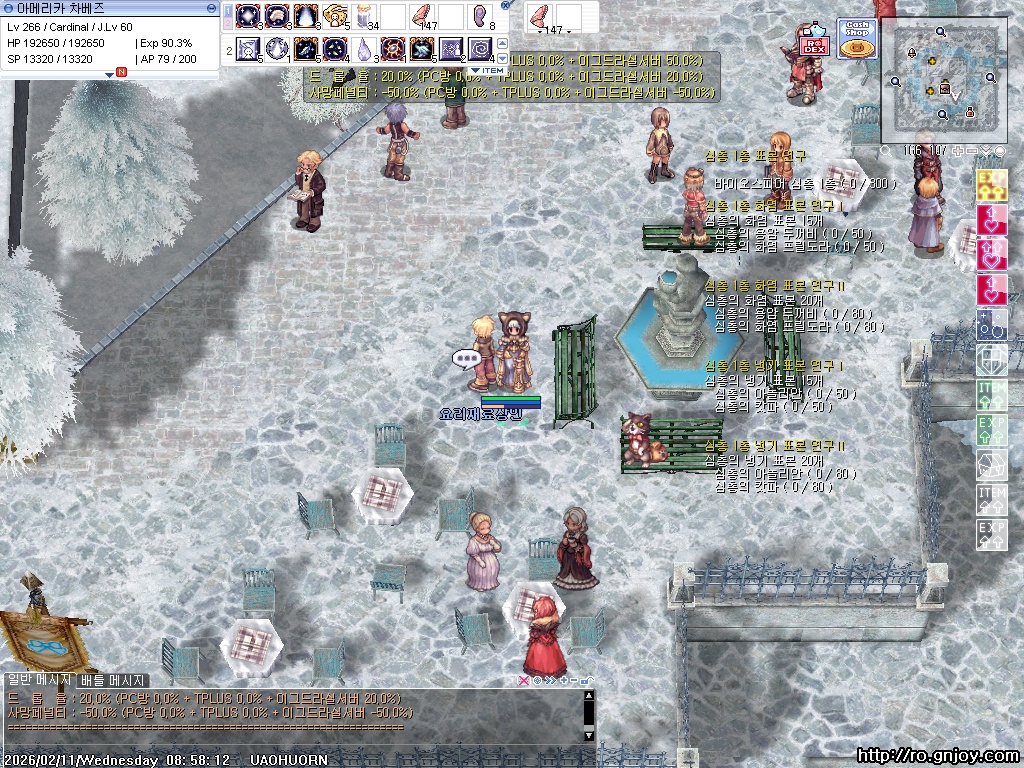This screenshot has height=768, width=1024.
Task: Use the white potion bottle with count 34
Action: pos(364,17)
